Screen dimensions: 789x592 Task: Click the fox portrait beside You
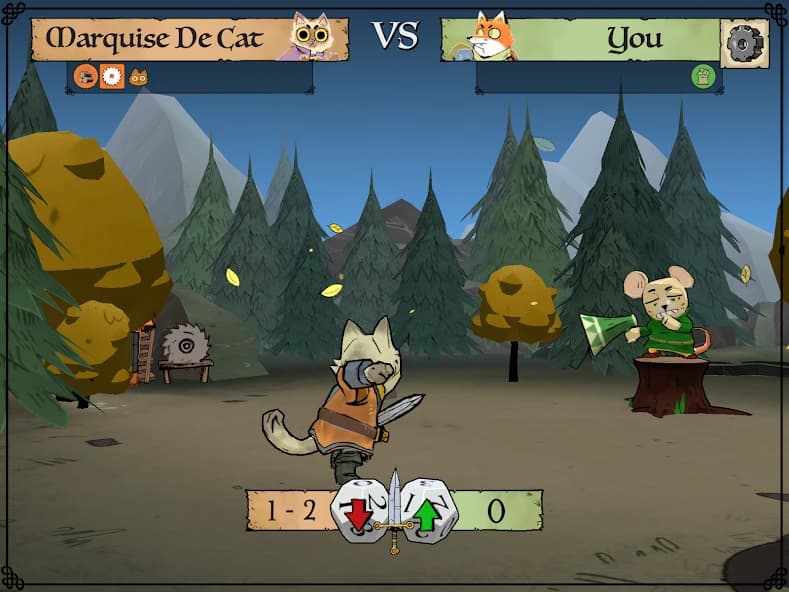coord(491,37)
